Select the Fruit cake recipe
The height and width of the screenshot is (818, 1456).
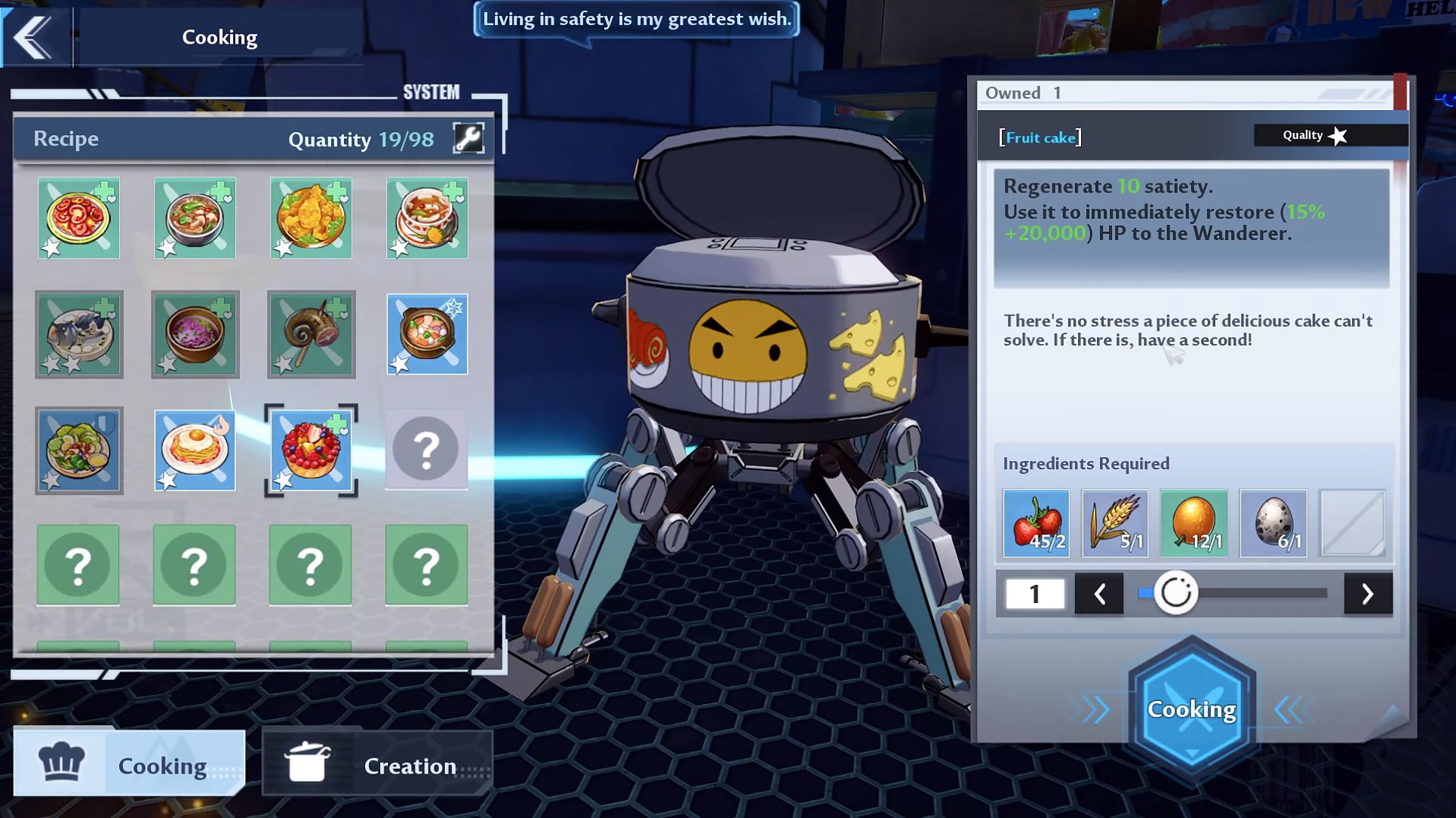tap(311, 450)
